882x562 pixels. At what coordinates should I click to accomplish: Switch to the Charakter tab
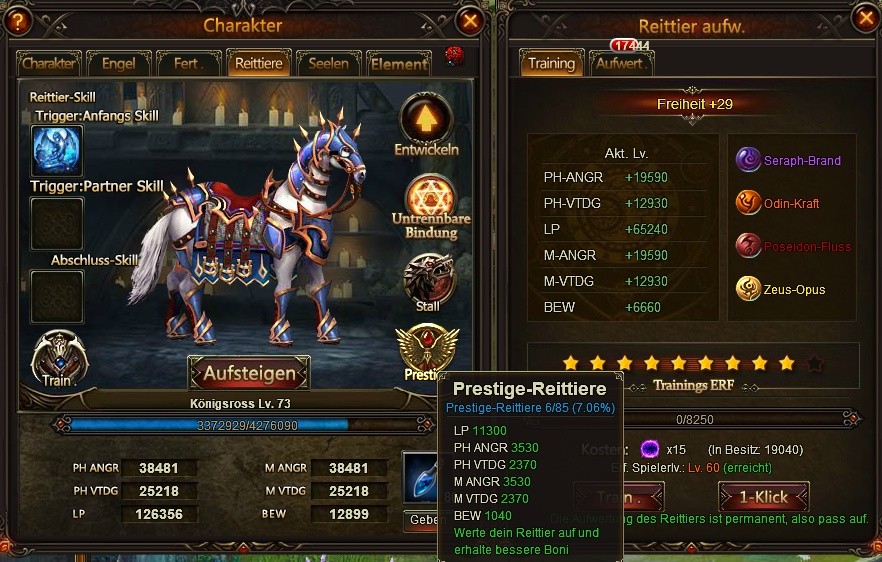(49, 63)
